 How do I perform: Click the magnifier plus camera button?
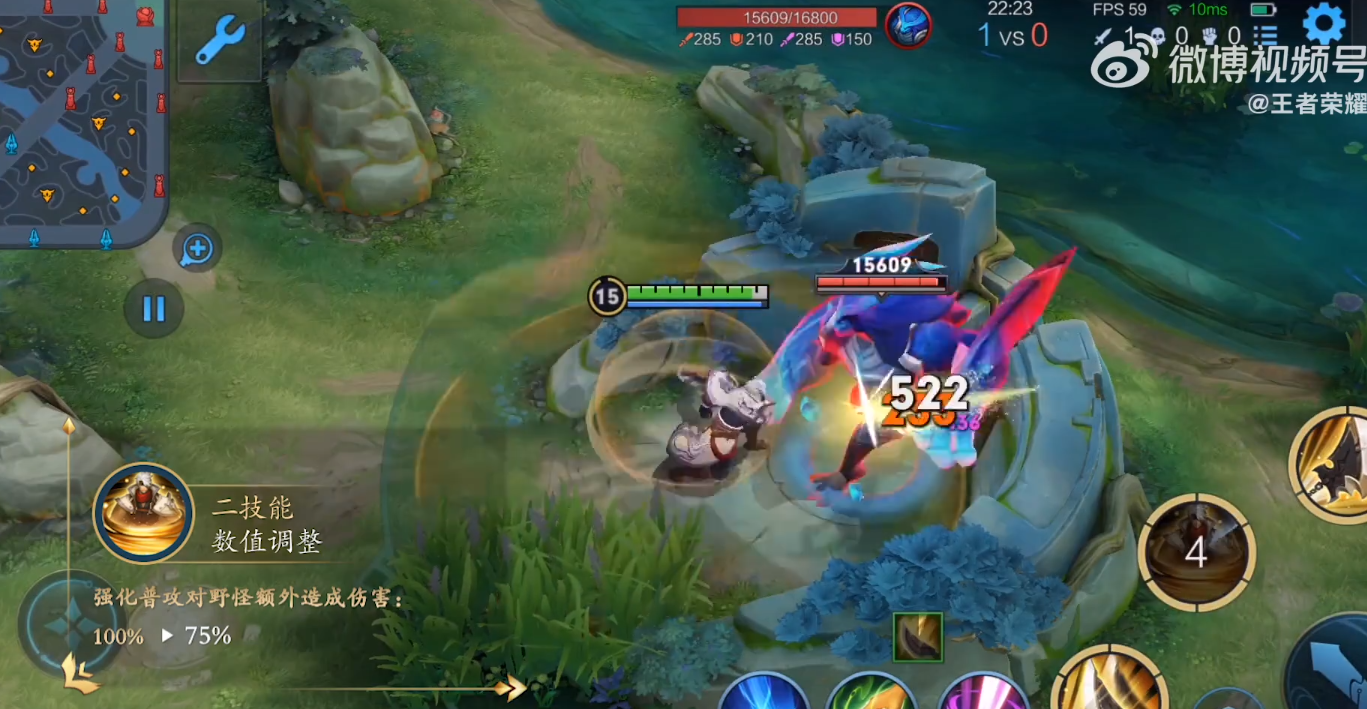click(x=197, y=249)
